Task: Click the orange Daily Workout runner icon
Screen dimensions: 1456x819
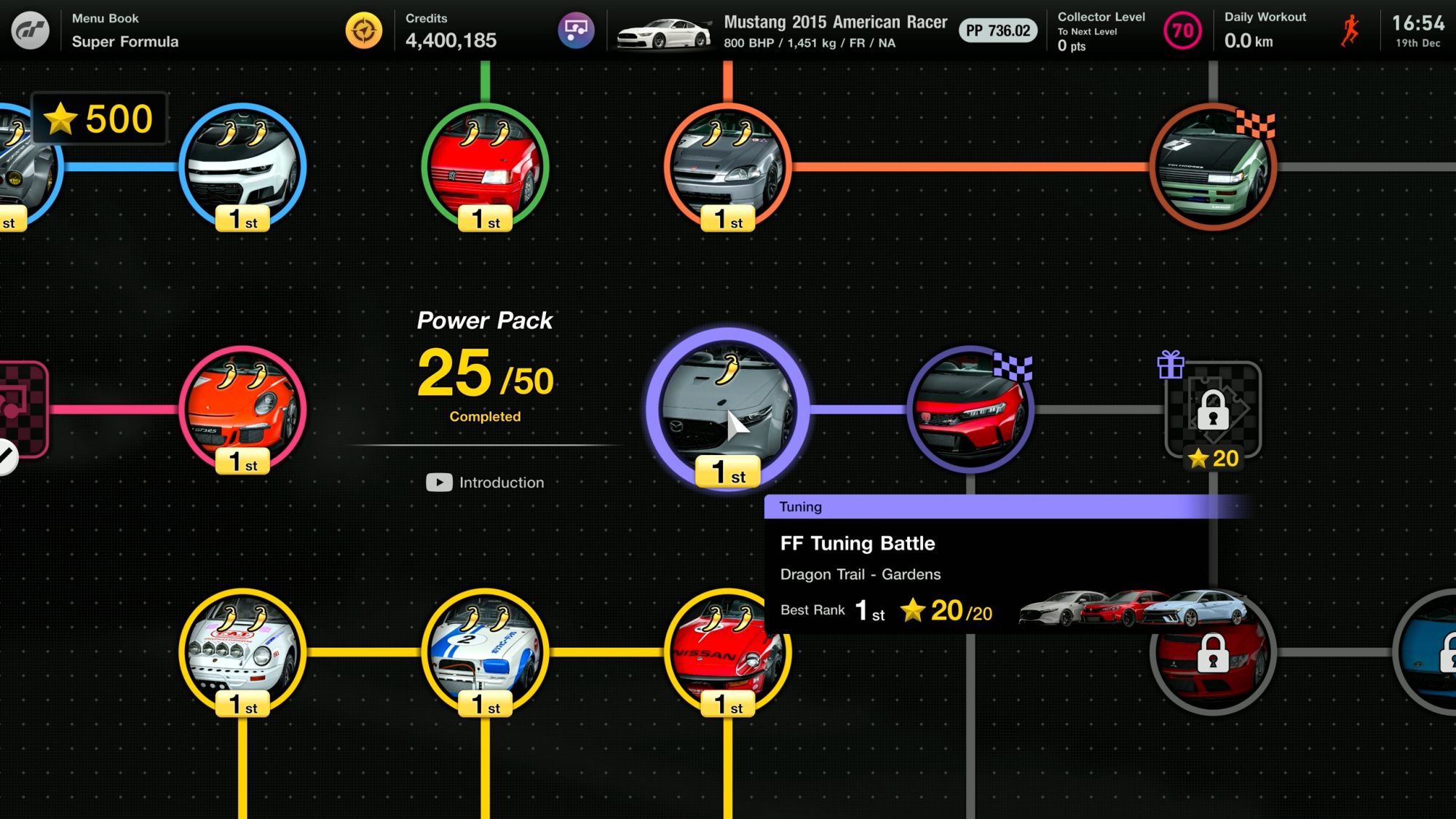Action: click(x=1350, y=31)
